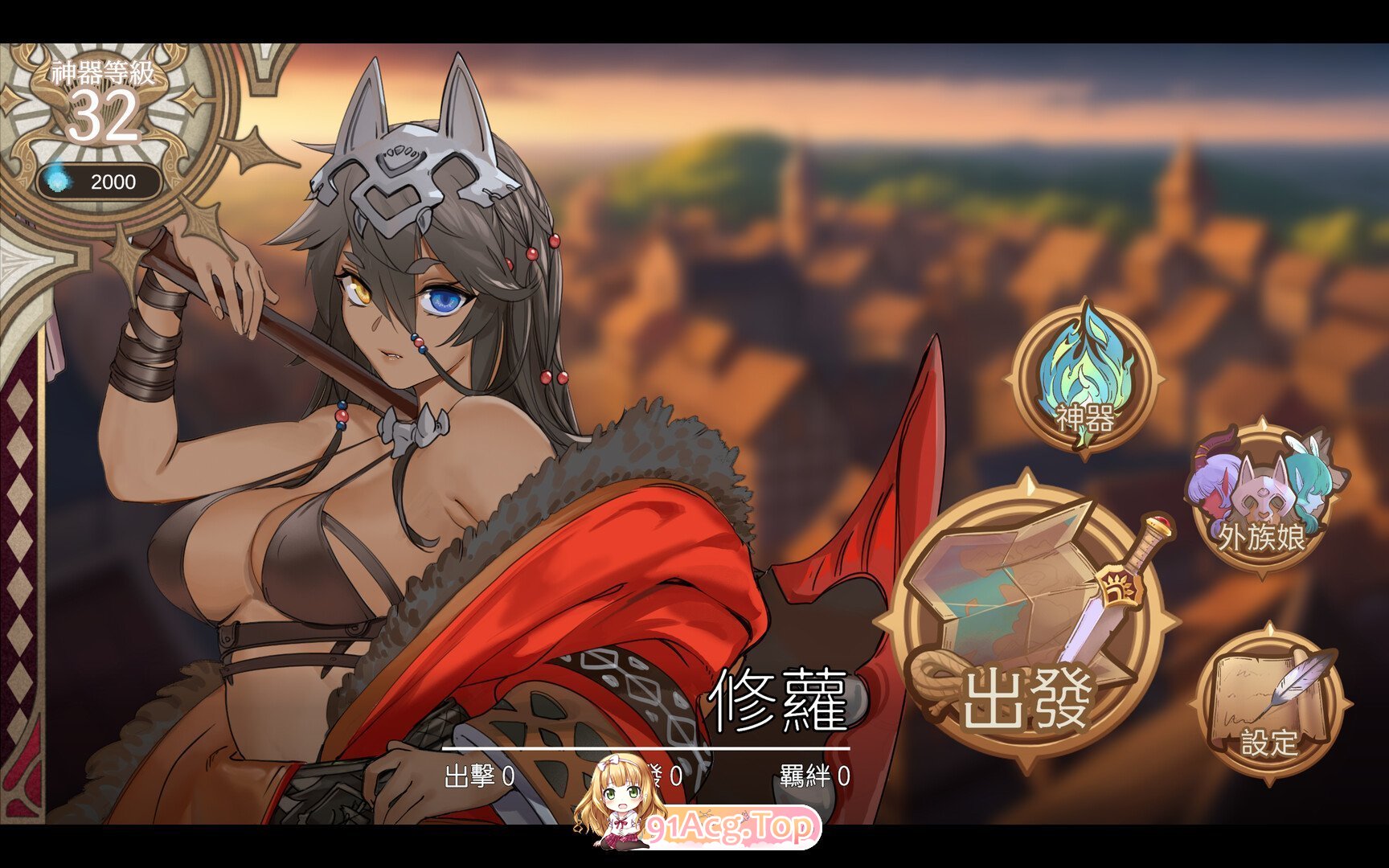The height and width of the screenshot is (868, 1389).
Task: Toggle the 羈絆 0 bond counter
Action: pyautogui.click(x=812, y=776)
